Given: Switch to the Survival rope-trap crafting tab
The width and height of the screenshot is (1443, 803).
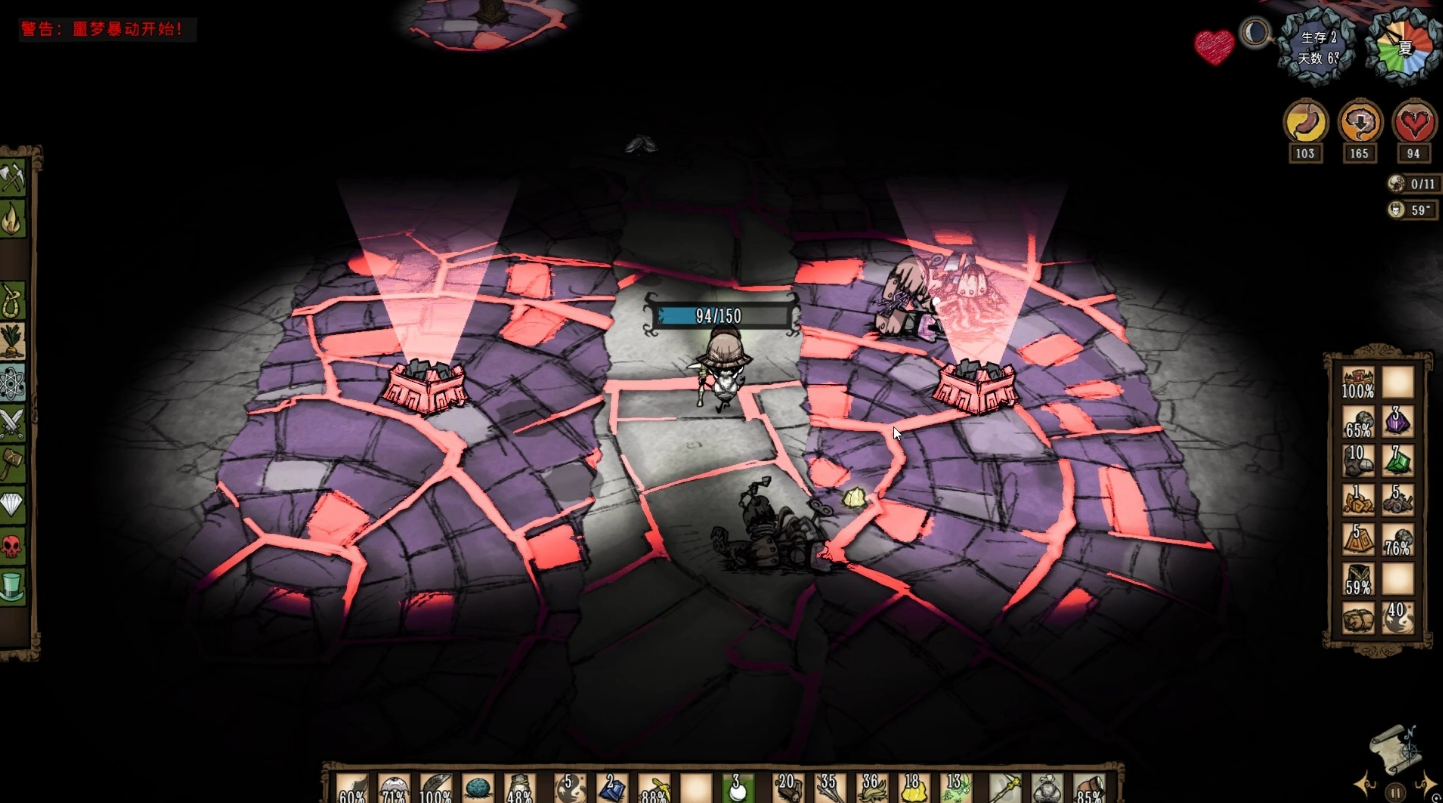Looking at the screenshot, I should (x=12, y=298).
